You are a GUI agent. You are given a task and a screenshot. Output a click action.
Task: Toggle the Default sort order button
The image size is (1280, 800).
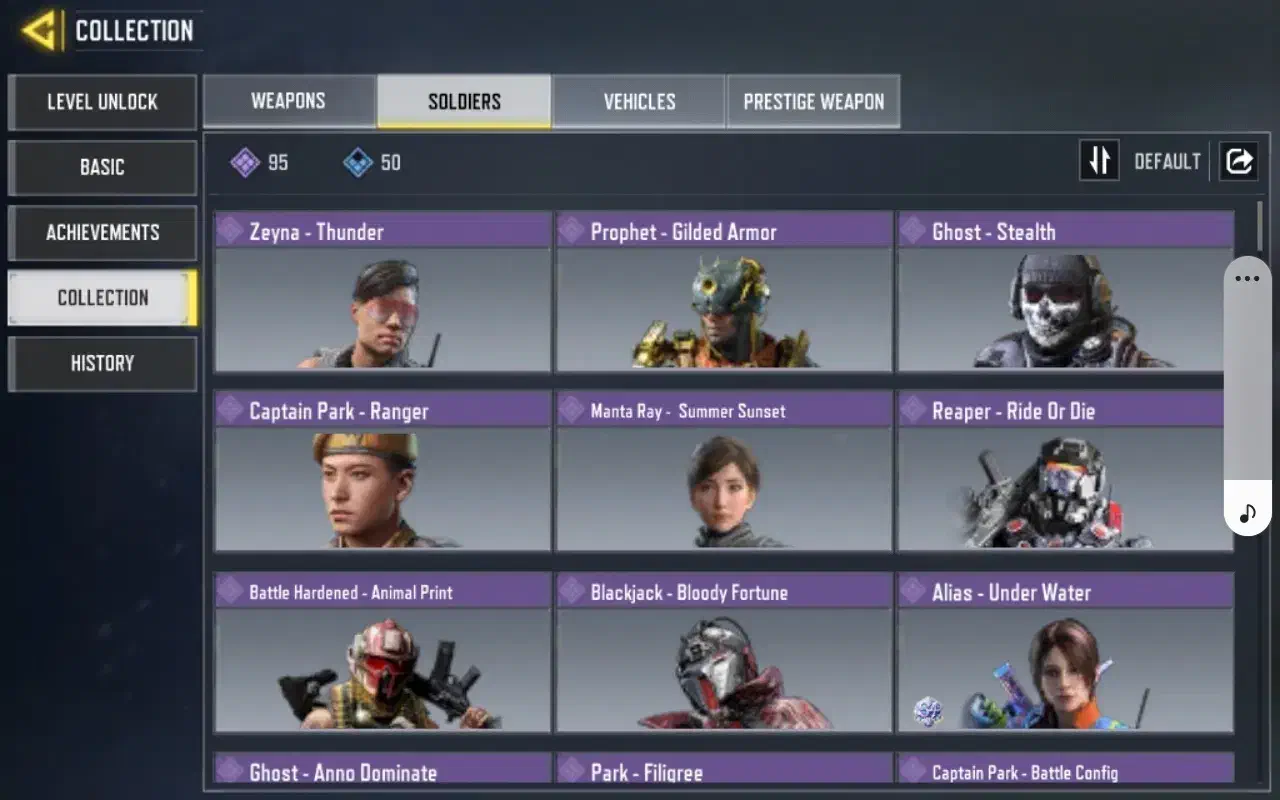[x=1100, y=161]
